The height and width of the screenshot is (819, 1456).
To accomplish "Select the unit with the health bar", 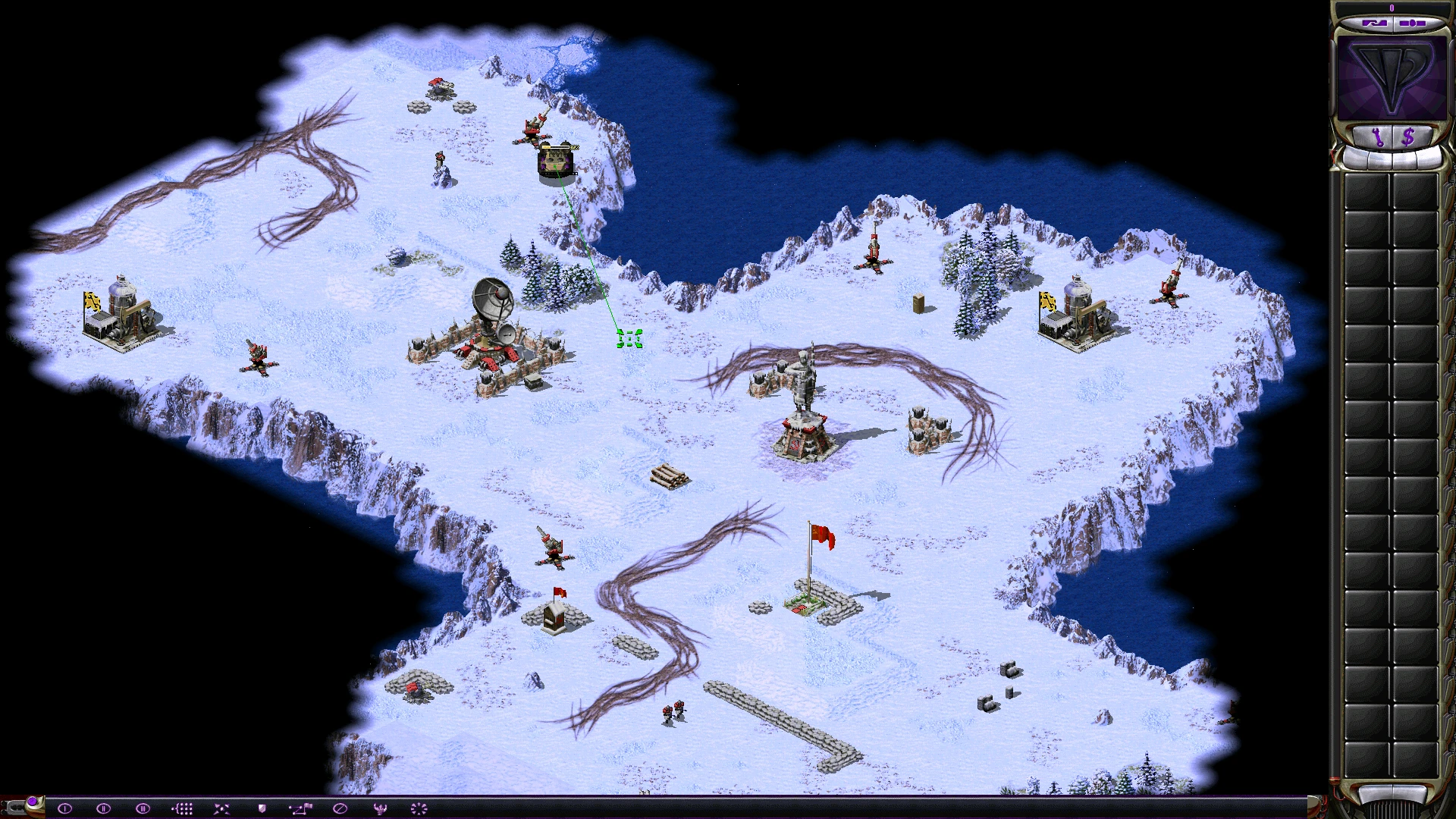I will [x=557, y=162].
